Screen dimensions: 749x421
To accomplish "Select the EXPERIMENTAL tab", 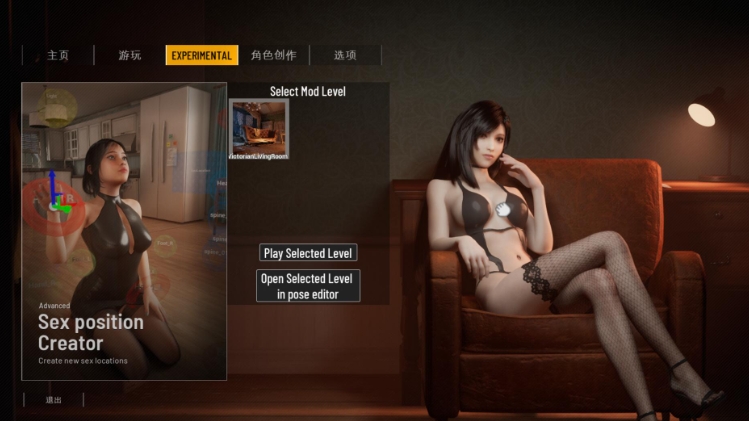I will coord(202,56).
